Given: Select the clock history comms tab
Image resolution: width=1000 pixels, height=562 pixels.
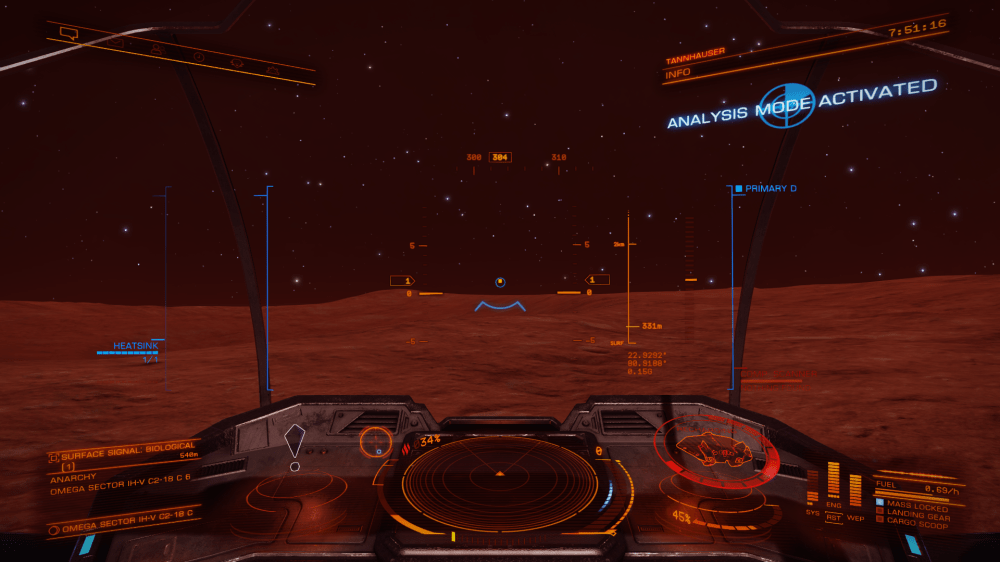Looking at the screenshot, I should 198,56.
